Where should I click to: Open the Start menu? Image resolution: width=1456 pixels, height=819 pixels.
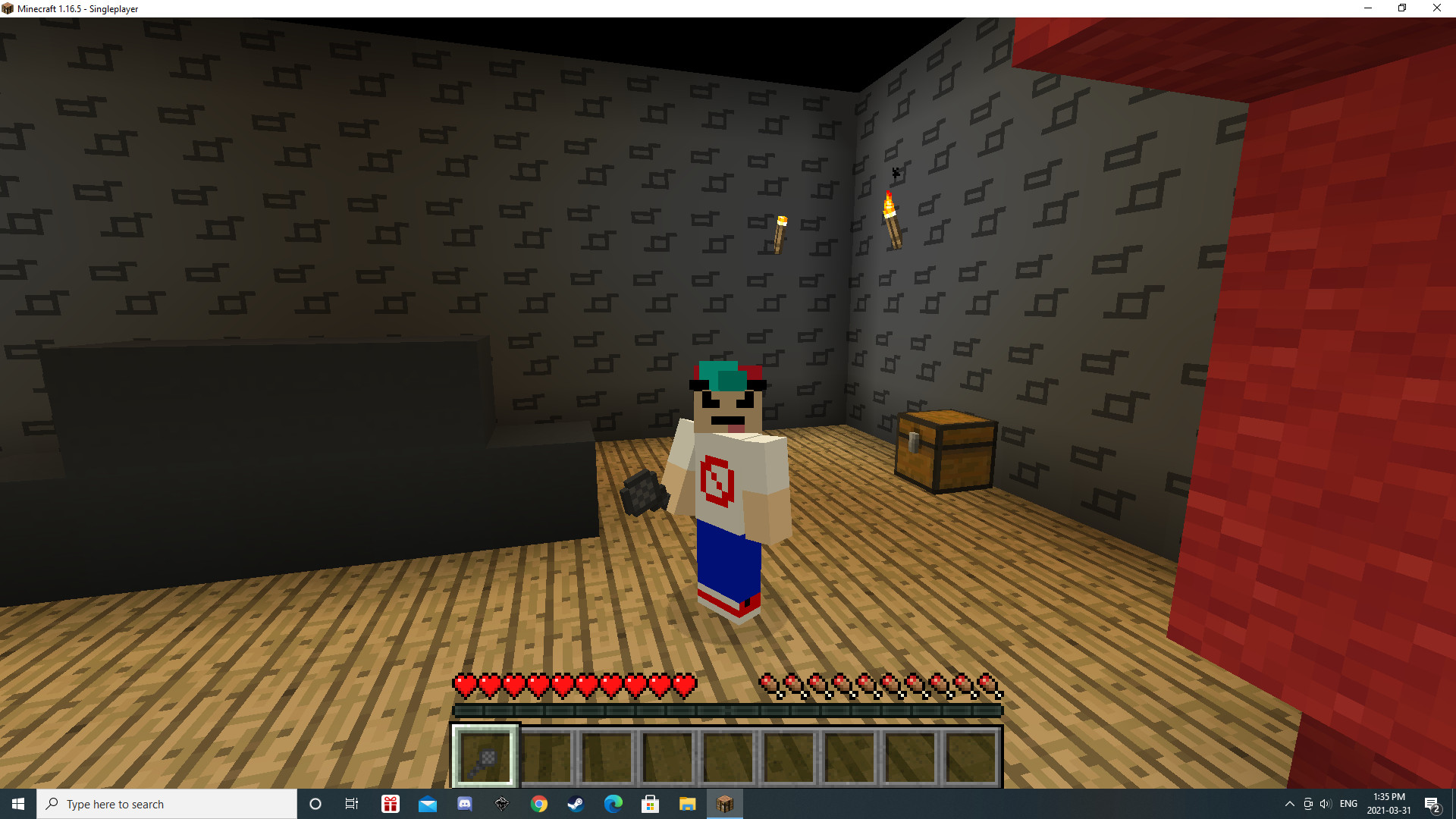17,803
